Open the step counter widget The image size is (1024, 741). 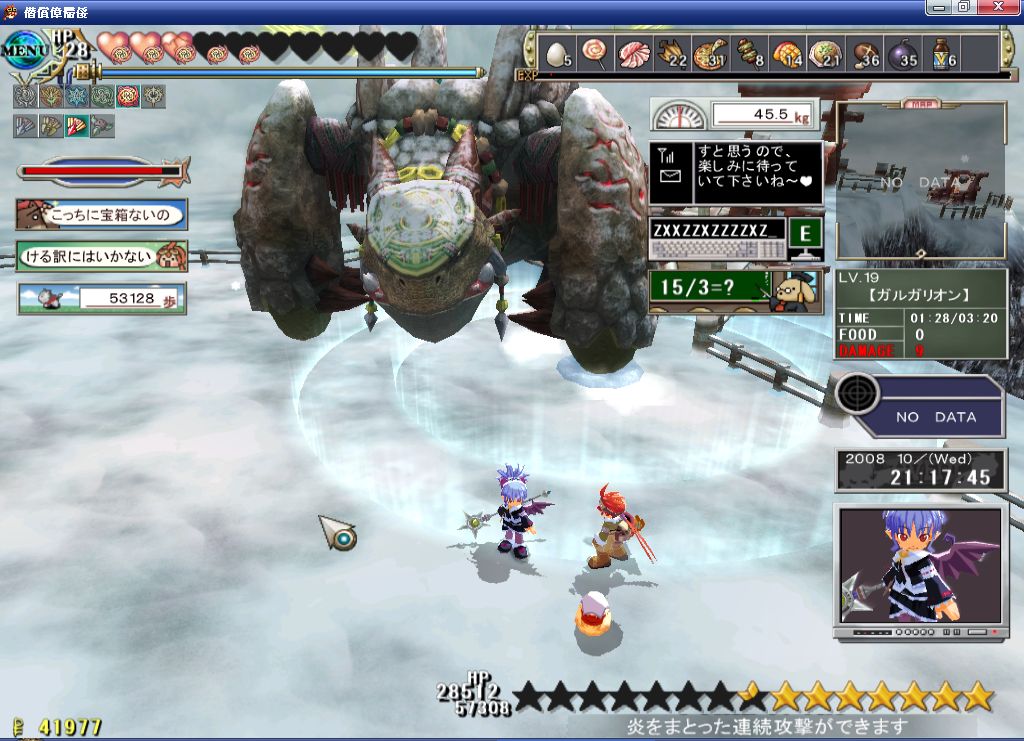tap(101, 298)
